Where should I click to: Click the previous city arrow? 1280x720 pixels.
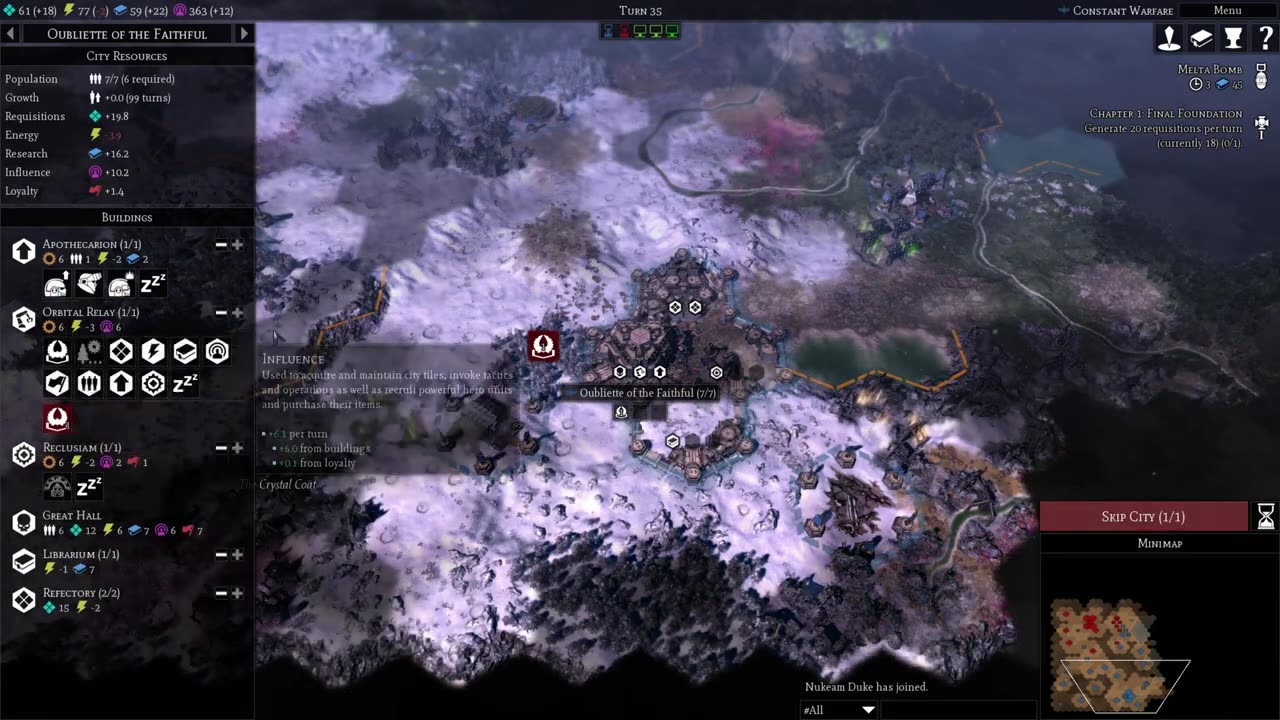pyautogui.click(x=9, y=33)
